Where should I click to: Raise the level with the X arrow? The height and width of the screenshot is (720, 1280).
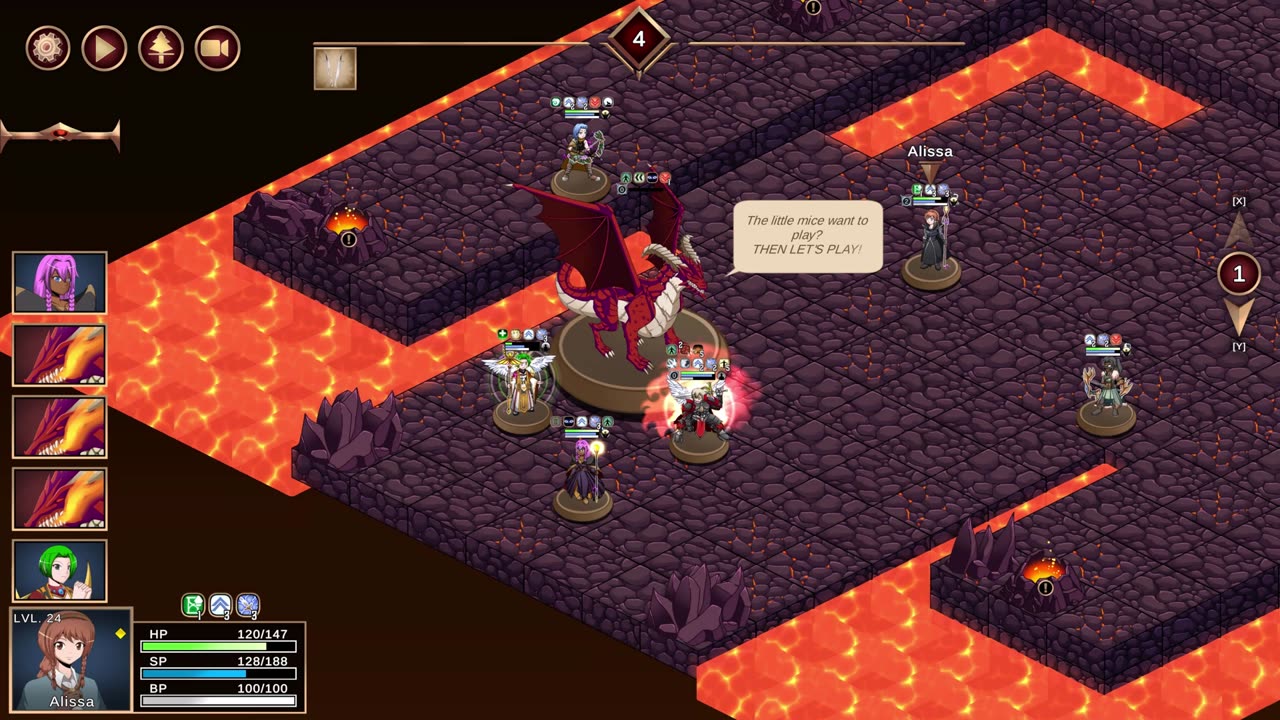coord(1239,229)
